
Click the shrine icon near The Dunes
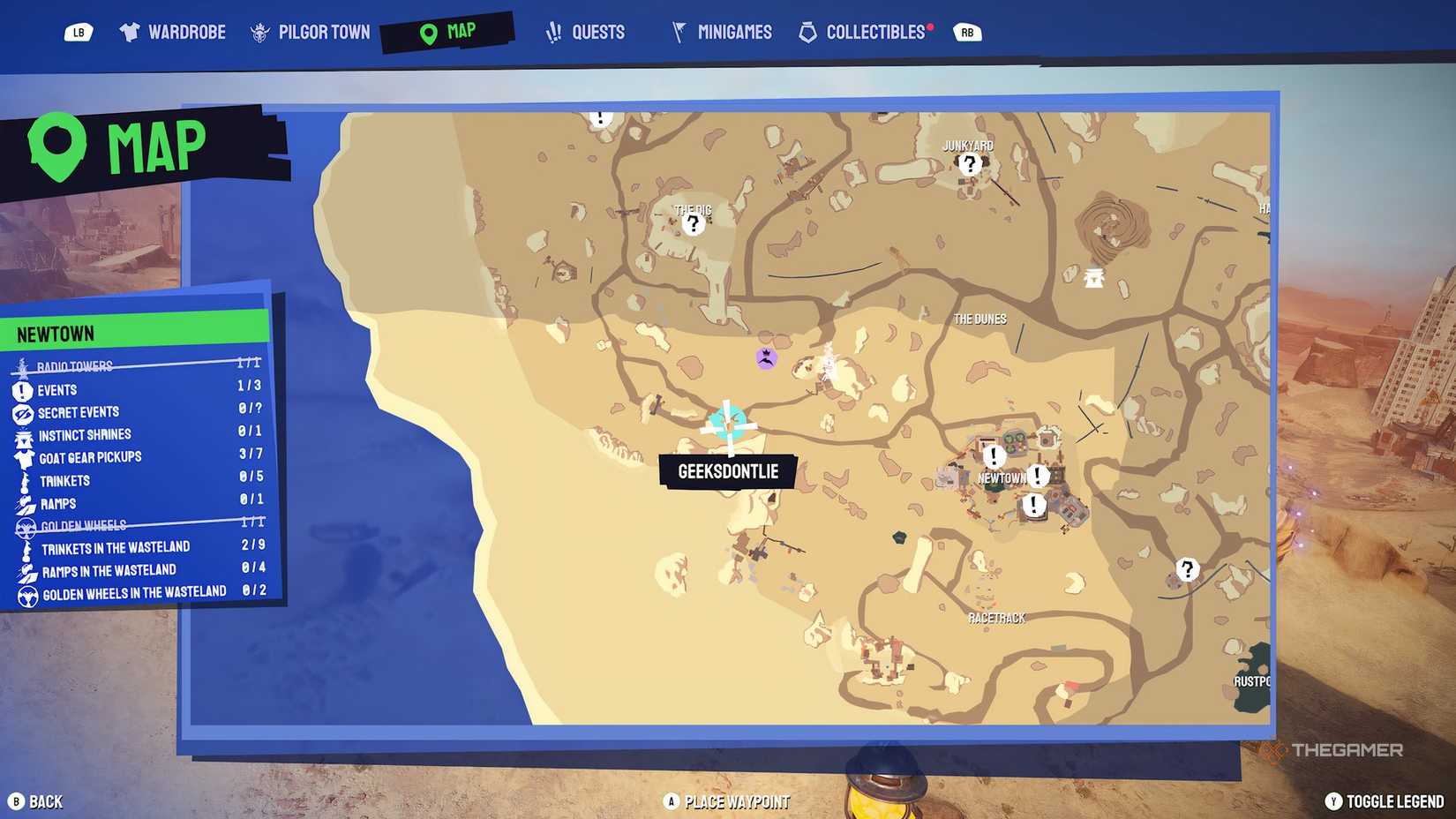[x=1094, y=278]
